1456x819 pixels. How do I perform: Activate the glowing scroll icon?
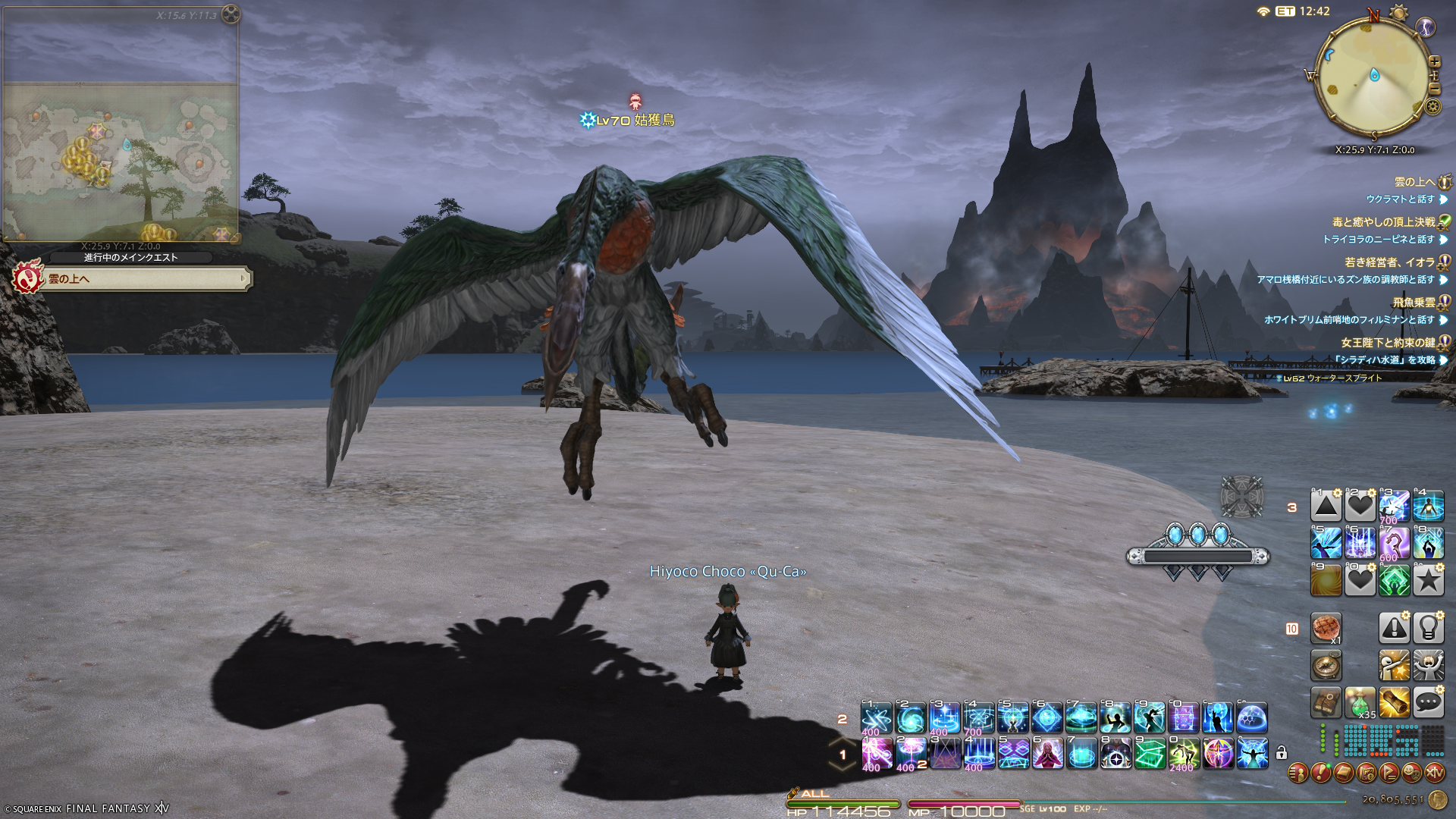(x=1394, y=703)
